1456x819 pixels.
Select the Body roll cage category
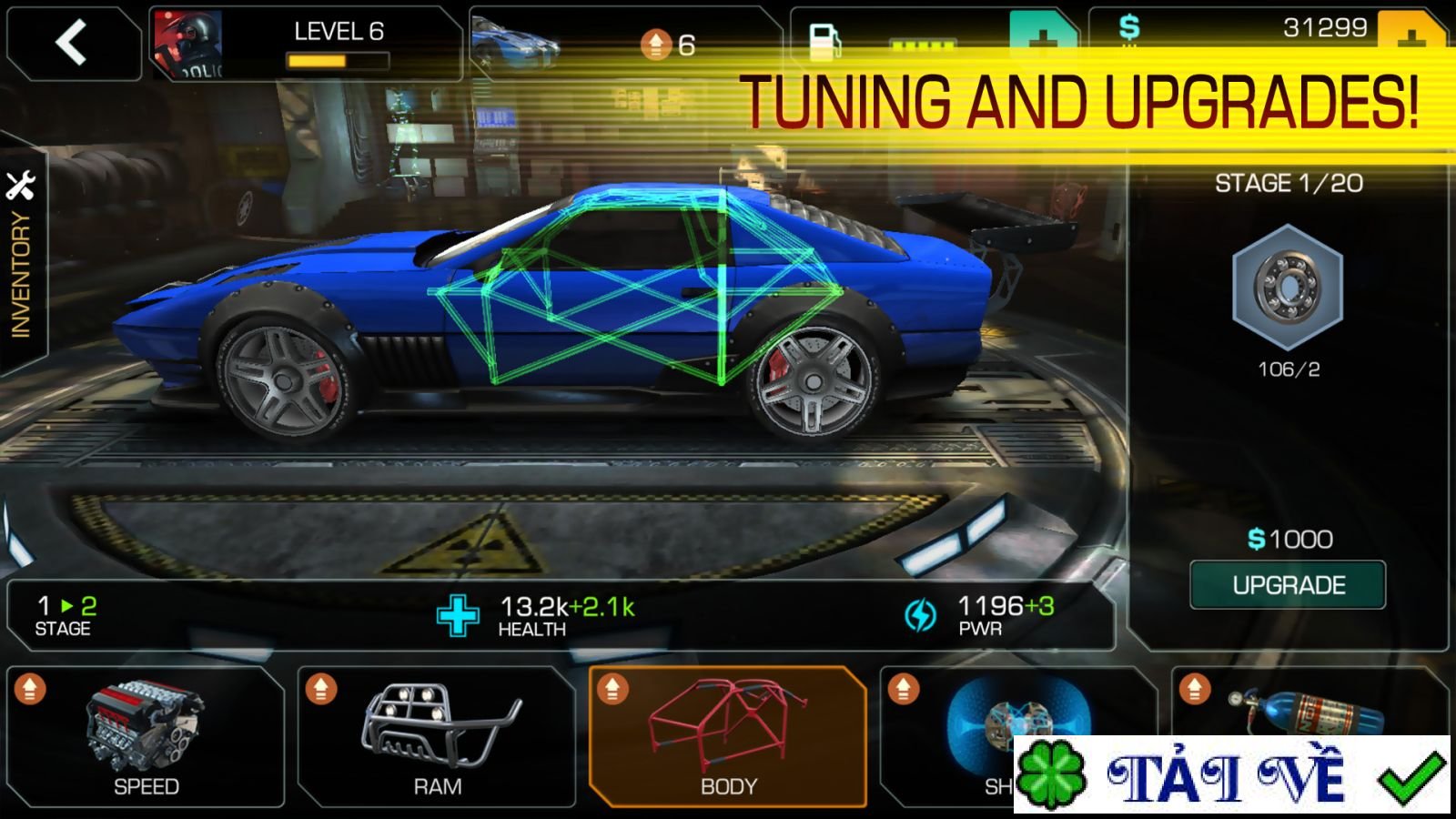(x=728, y=737)
